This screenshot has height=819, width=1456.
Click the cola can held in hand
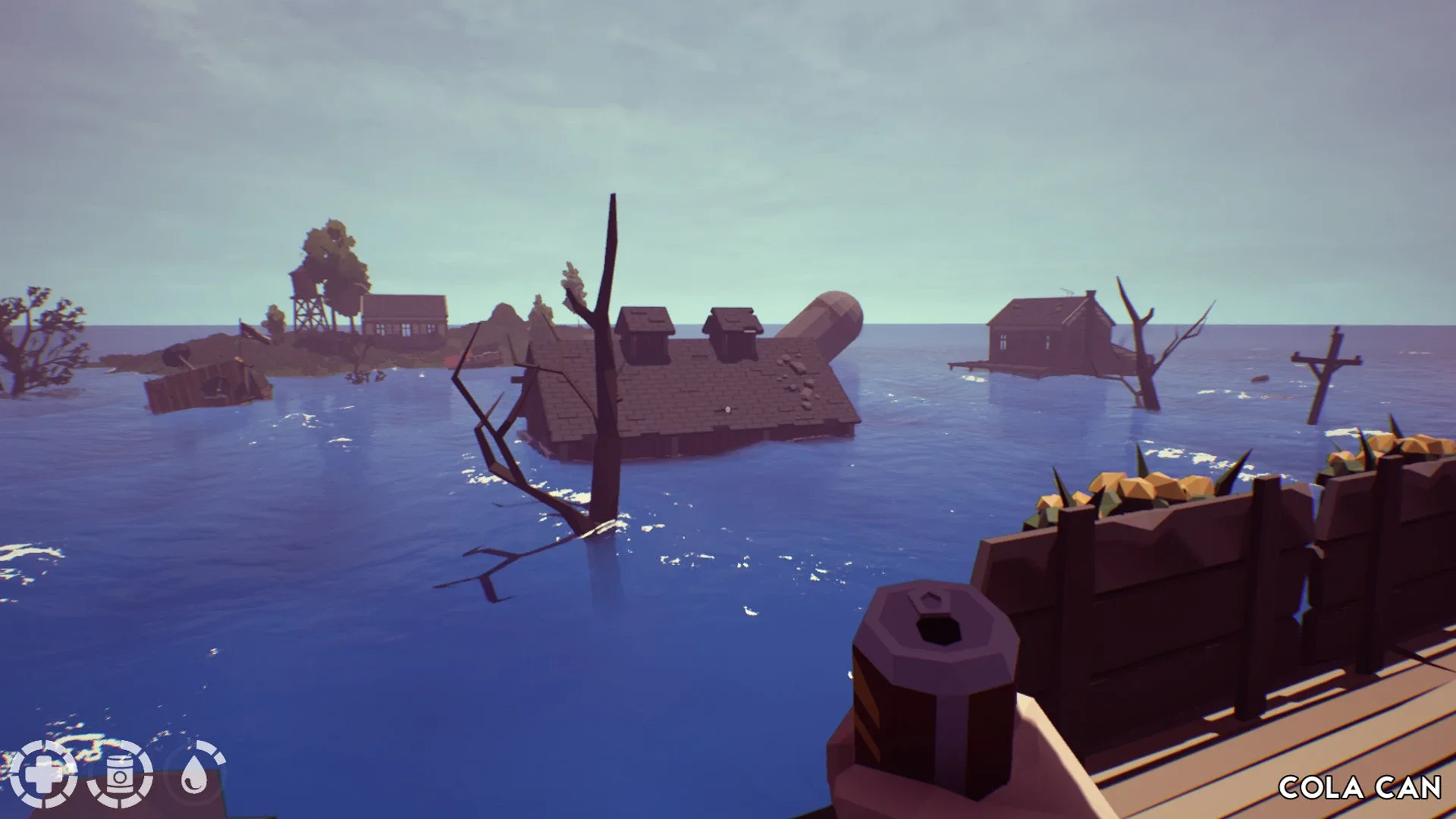933,698
